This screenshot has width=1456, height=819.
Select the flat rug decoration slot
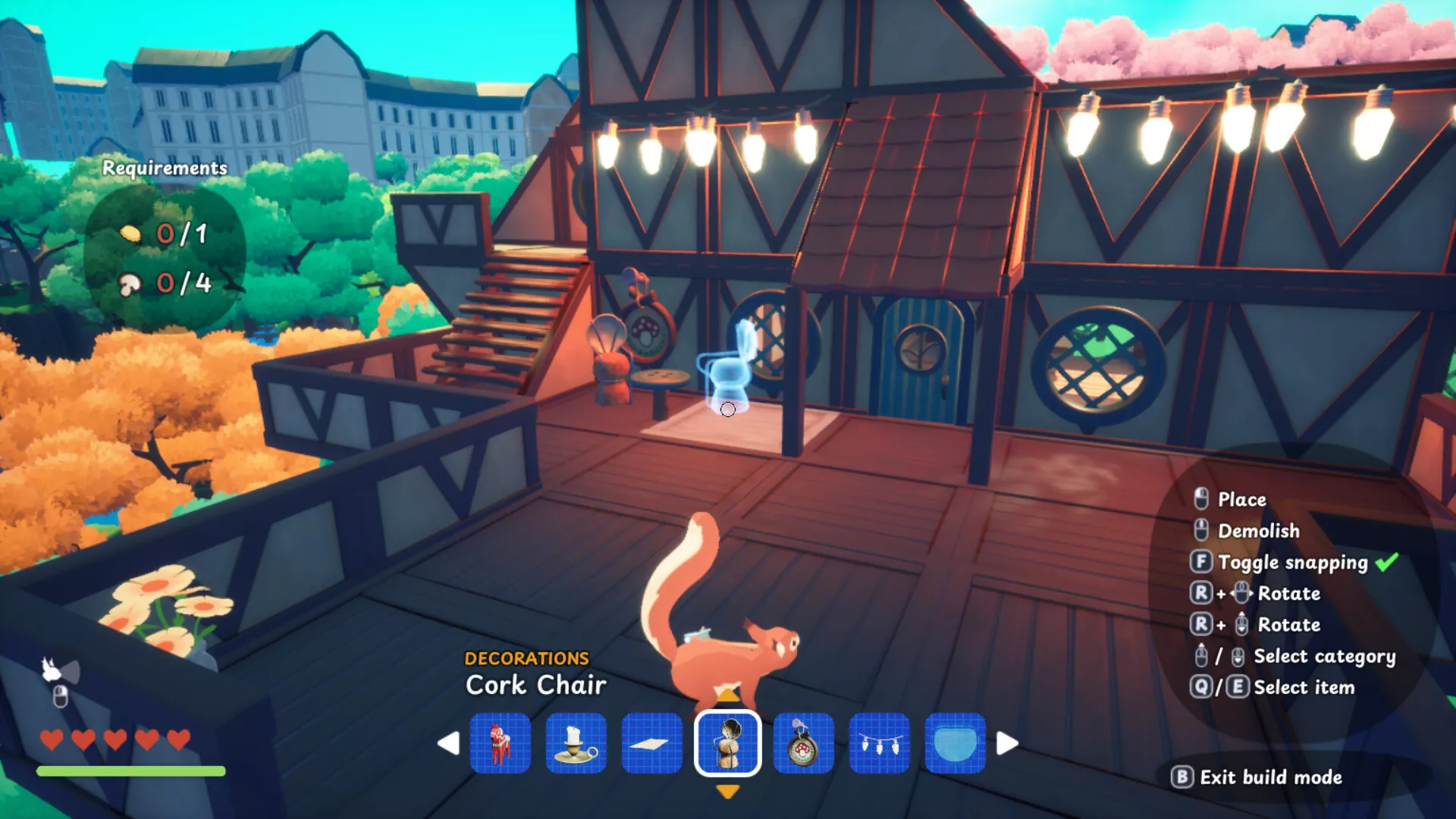pos(652,743)
